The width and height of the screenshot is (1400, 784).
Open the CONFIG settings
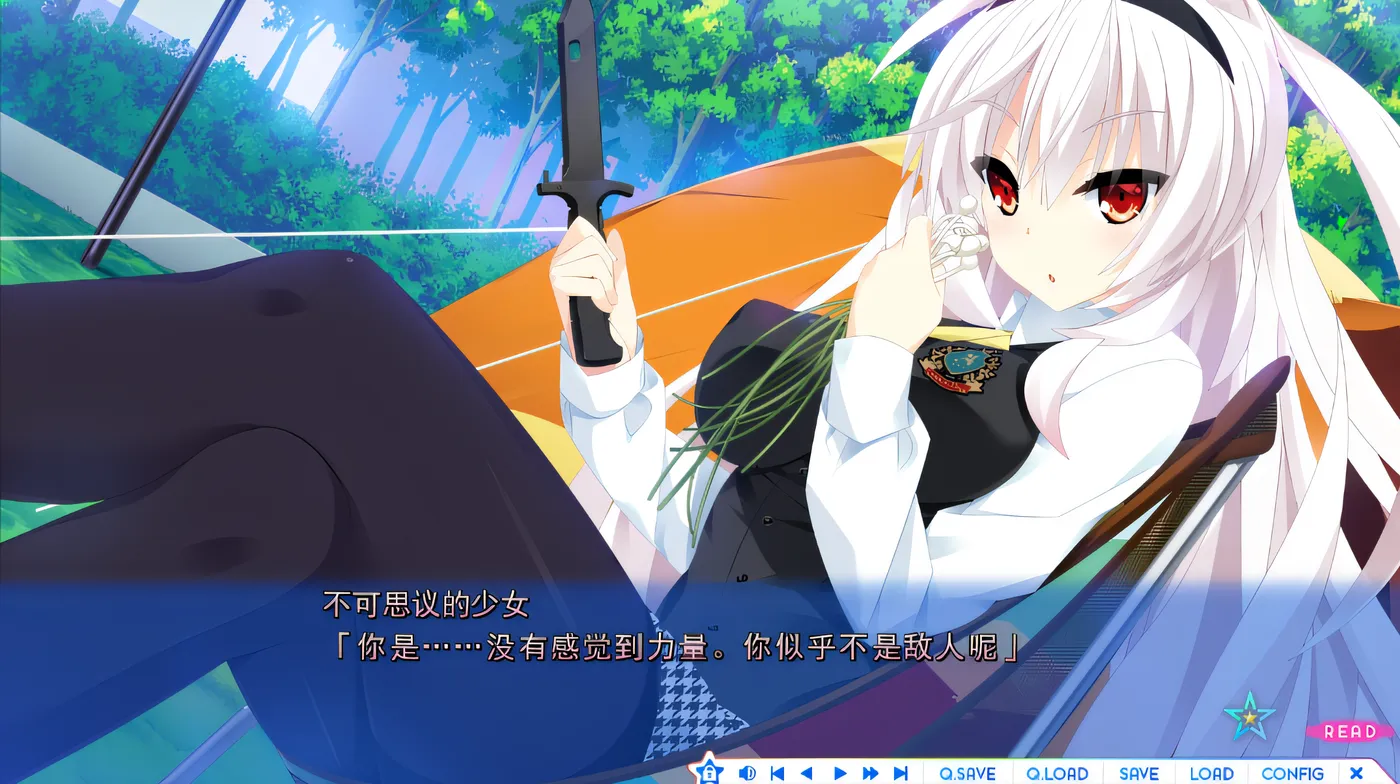1295,773
